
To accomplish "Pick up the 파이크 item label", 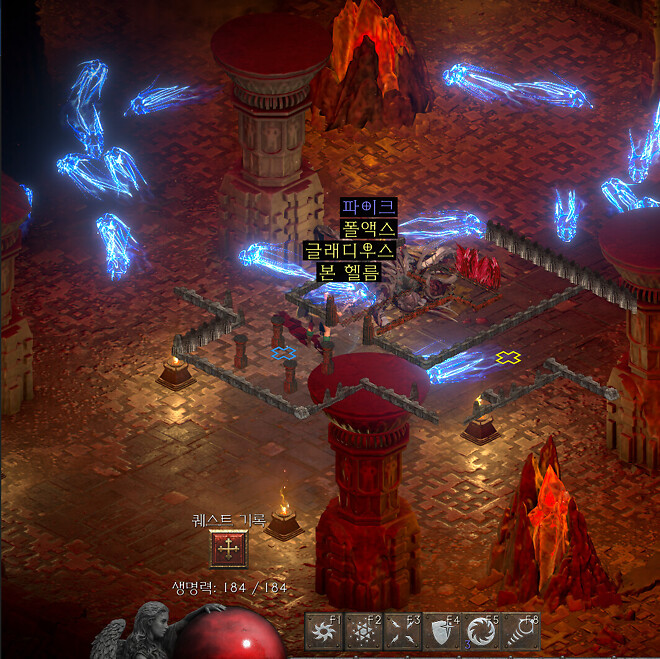I will coord(368,207).
